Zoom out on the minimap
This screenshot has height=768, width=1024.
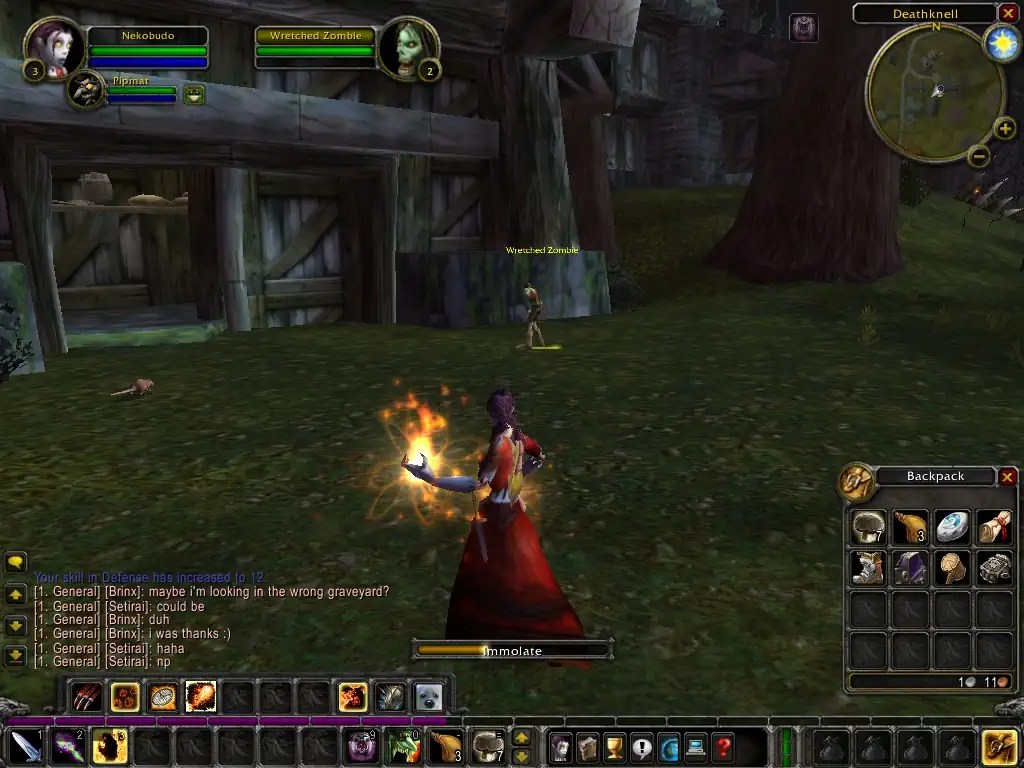pyautogui.click(x=979, y=156)
